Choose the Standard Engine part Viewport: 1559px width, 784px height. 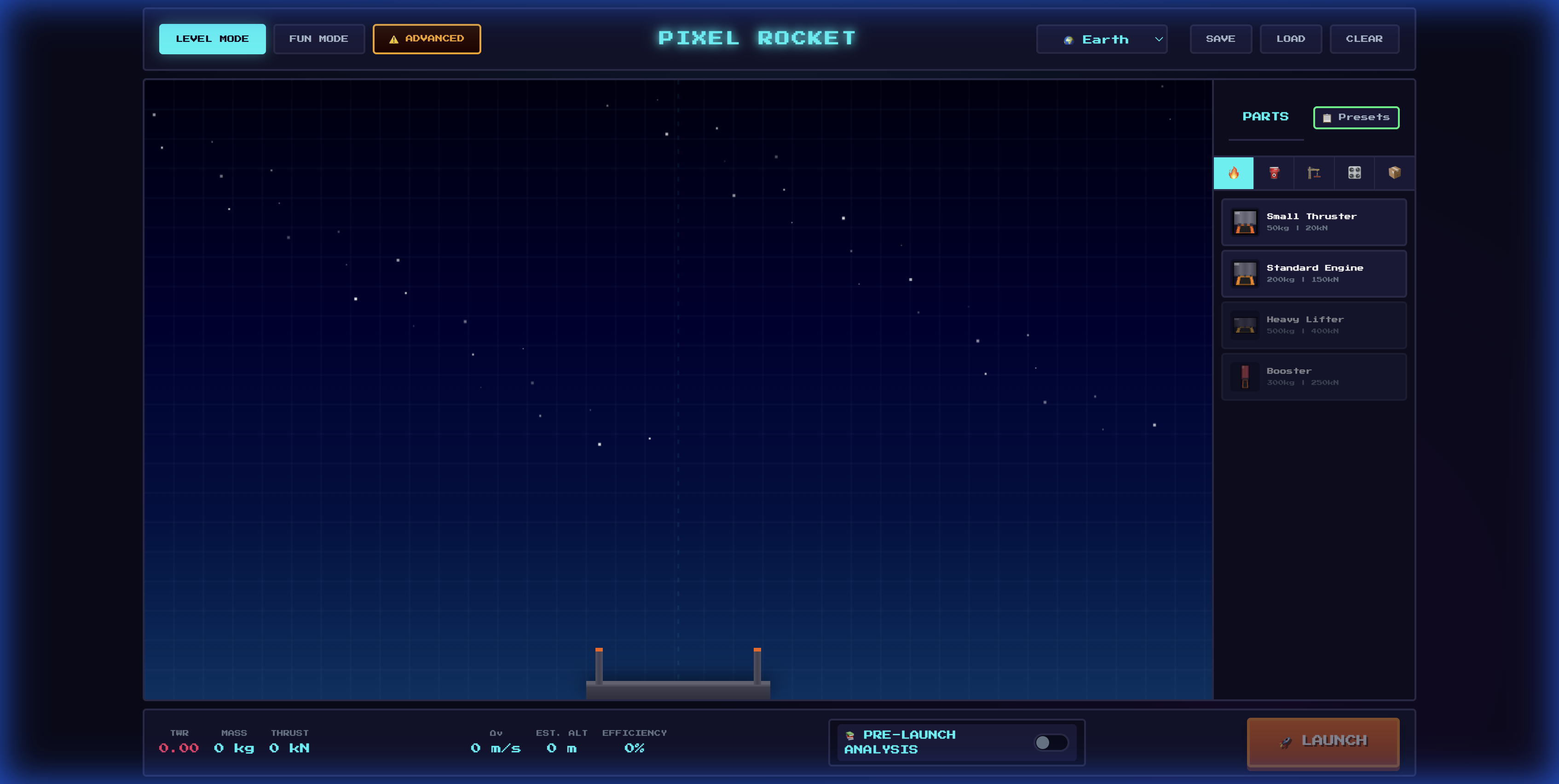(1313, 273)
